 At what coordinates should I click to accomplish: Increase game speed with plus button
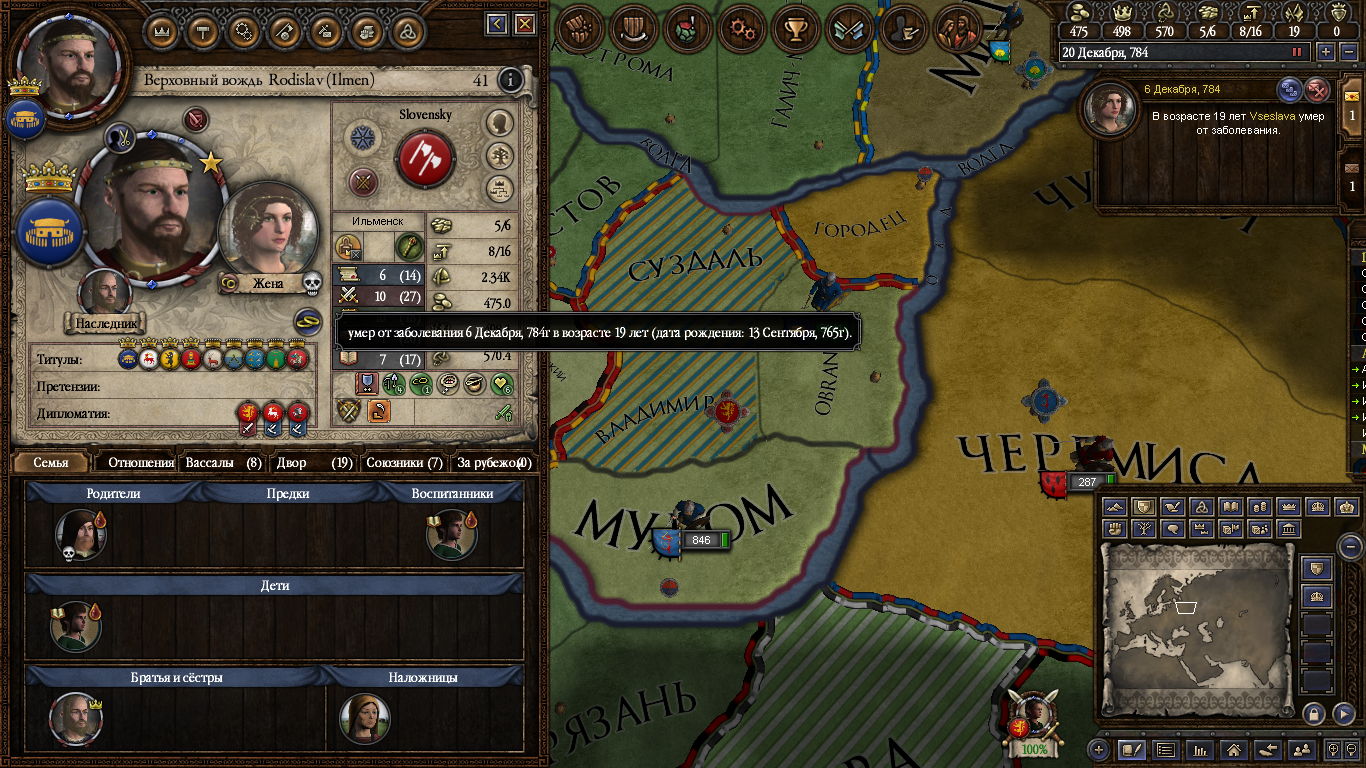(1326, 52)
